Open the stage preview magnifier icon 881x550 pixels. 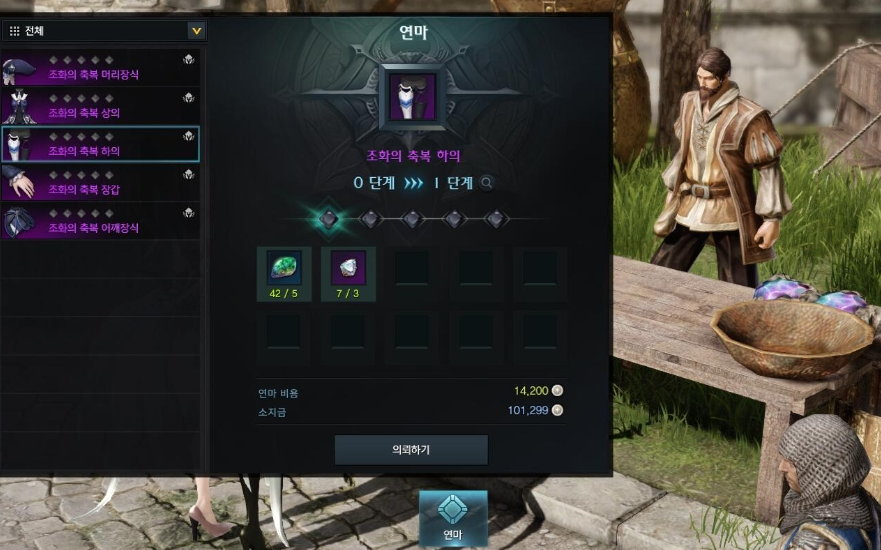coord(487,183)
